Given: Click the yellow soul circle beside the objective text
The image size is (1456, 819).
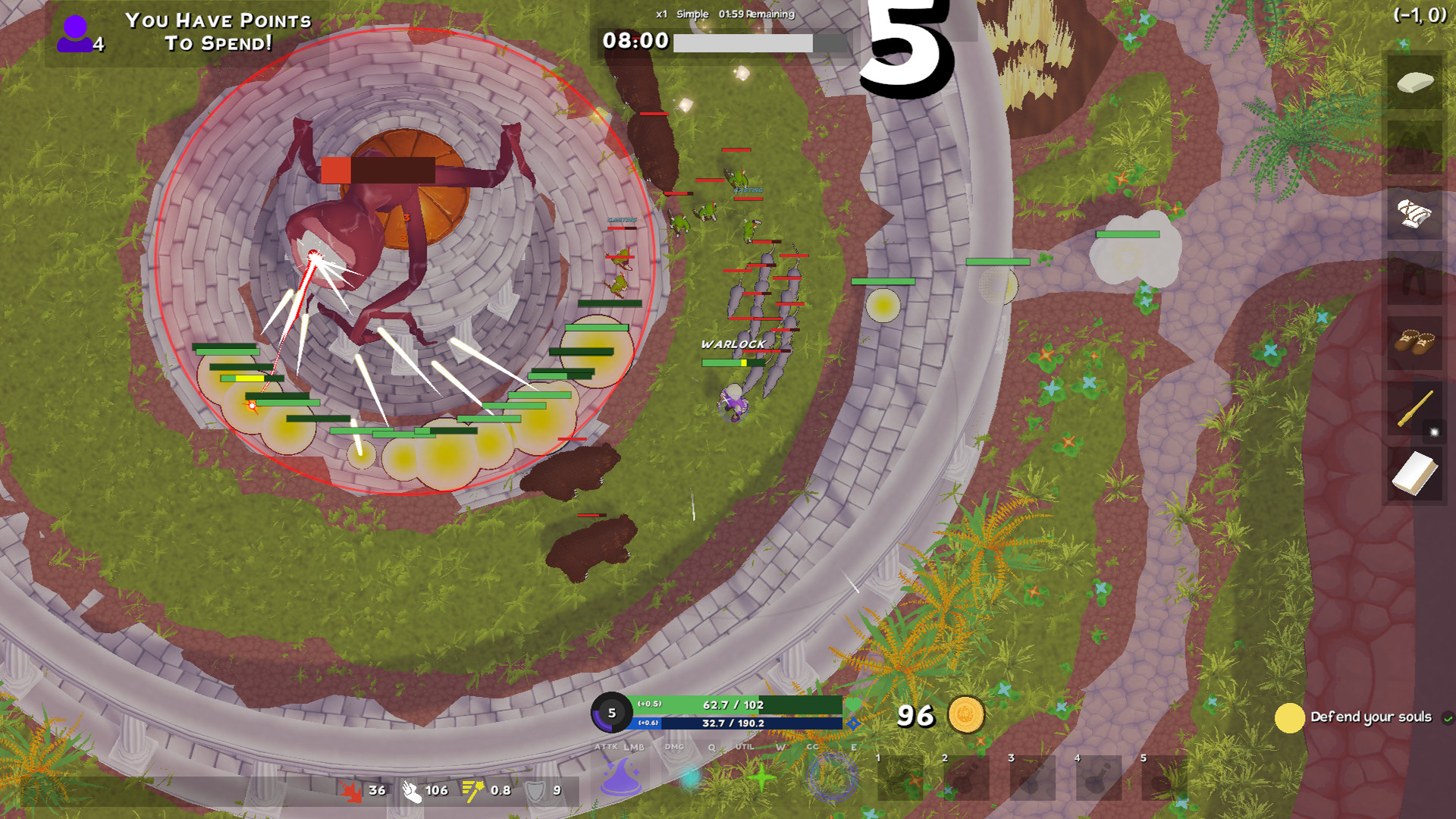Looking at the screenshot, I should click(1289, 716).
